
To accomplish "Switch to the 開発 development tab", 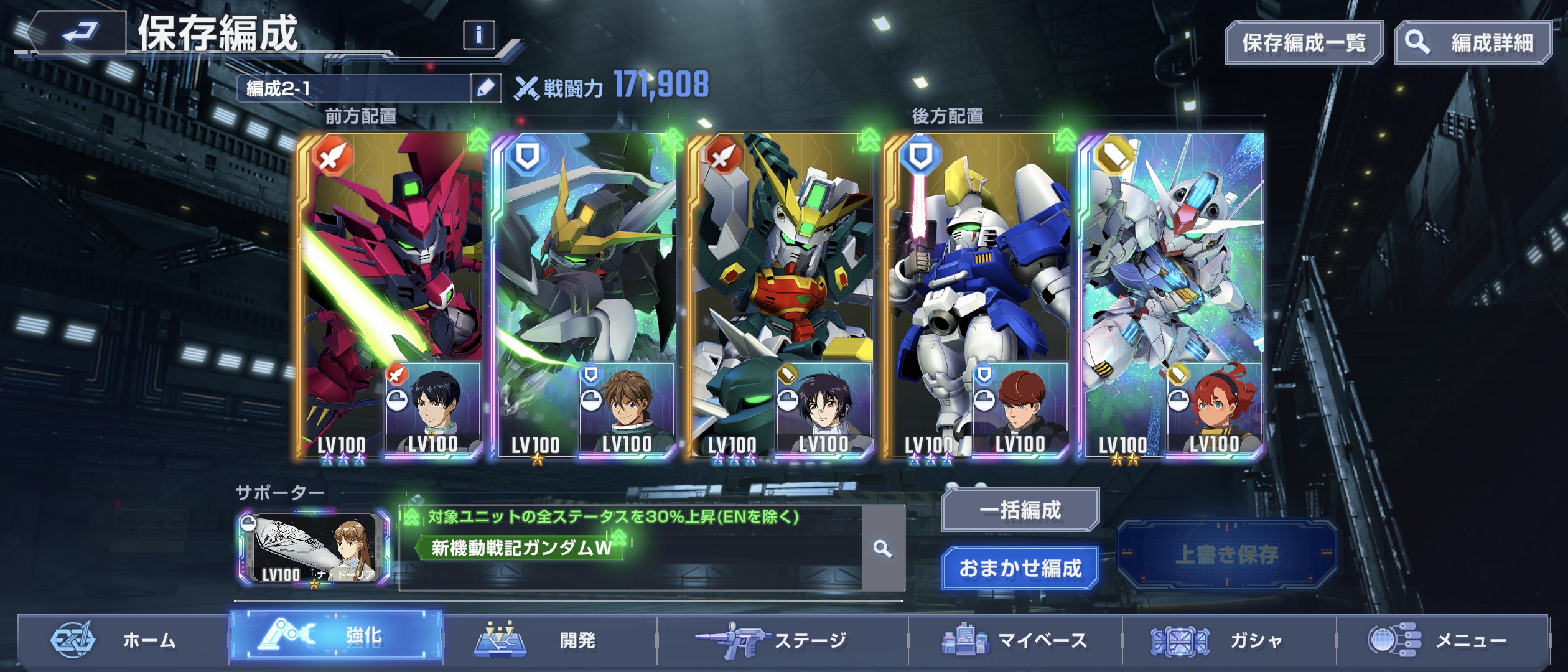I will [x=548, y=640].
